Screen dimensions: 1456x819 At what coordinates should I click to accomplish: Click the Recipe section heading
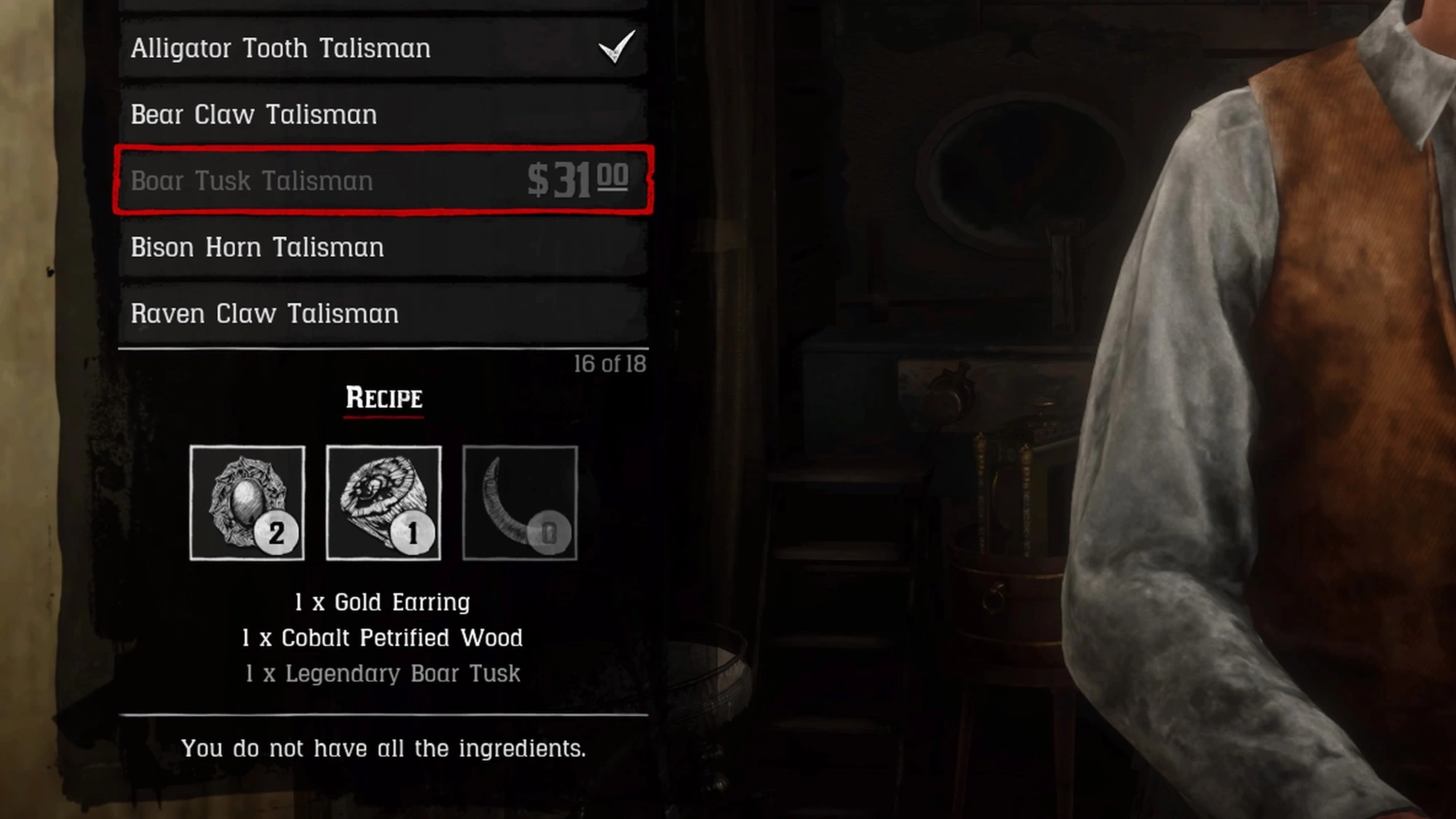(384, 398)
